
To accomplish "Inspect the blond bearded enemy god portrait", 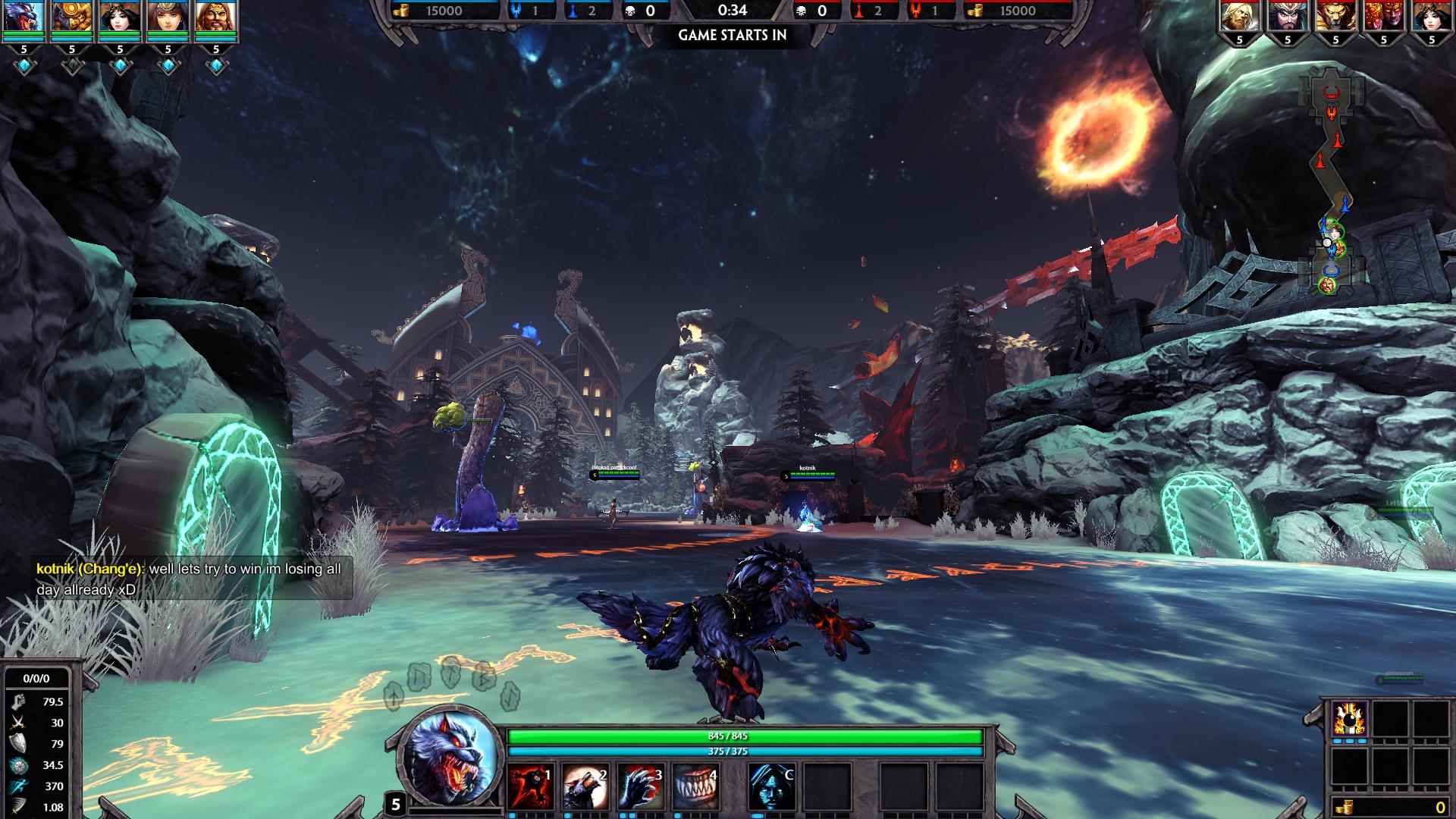I will [x=1240, y=17].
